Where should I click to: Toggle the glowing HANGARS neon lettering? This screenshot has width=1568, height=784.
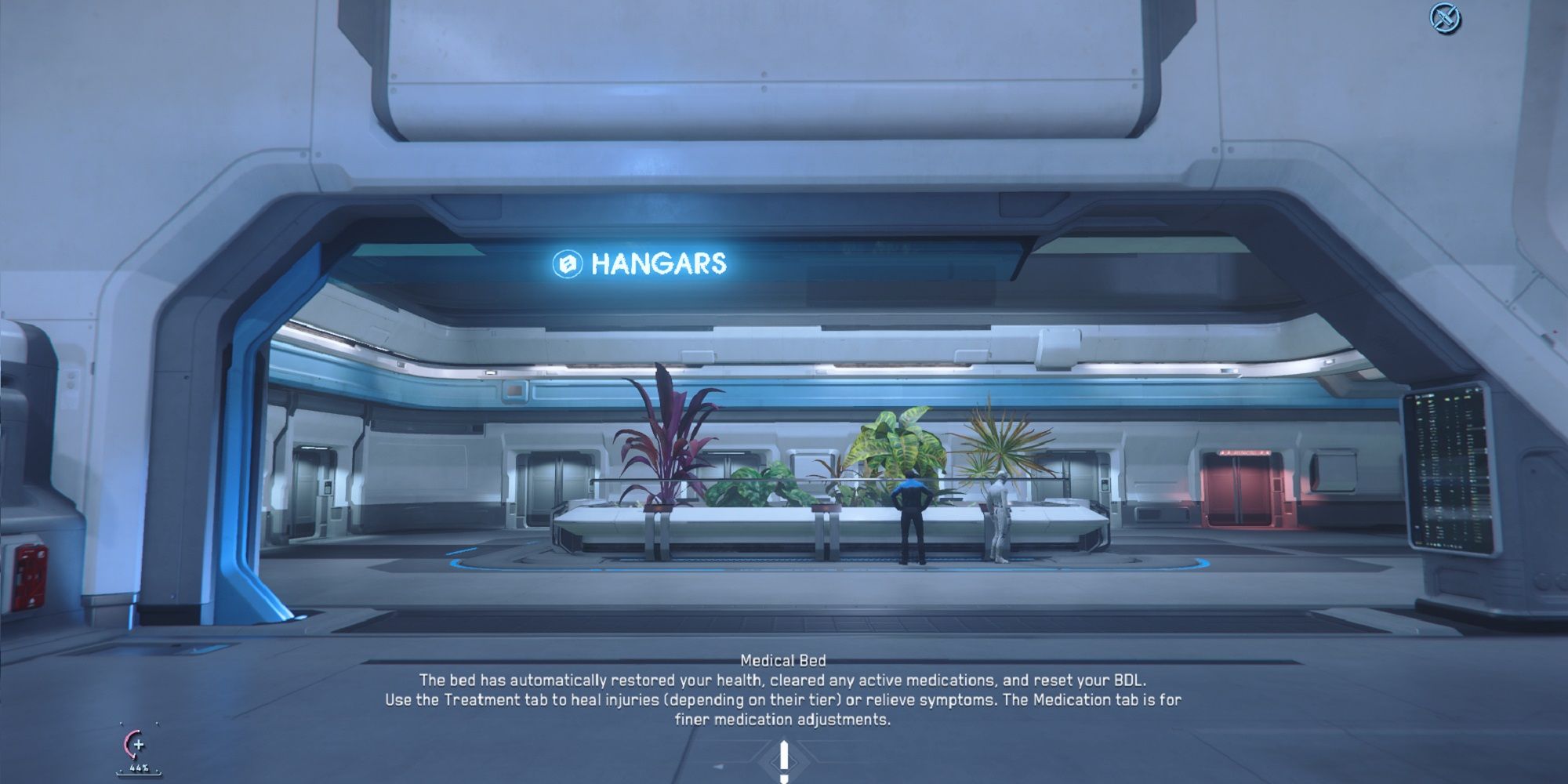[659, 264]
